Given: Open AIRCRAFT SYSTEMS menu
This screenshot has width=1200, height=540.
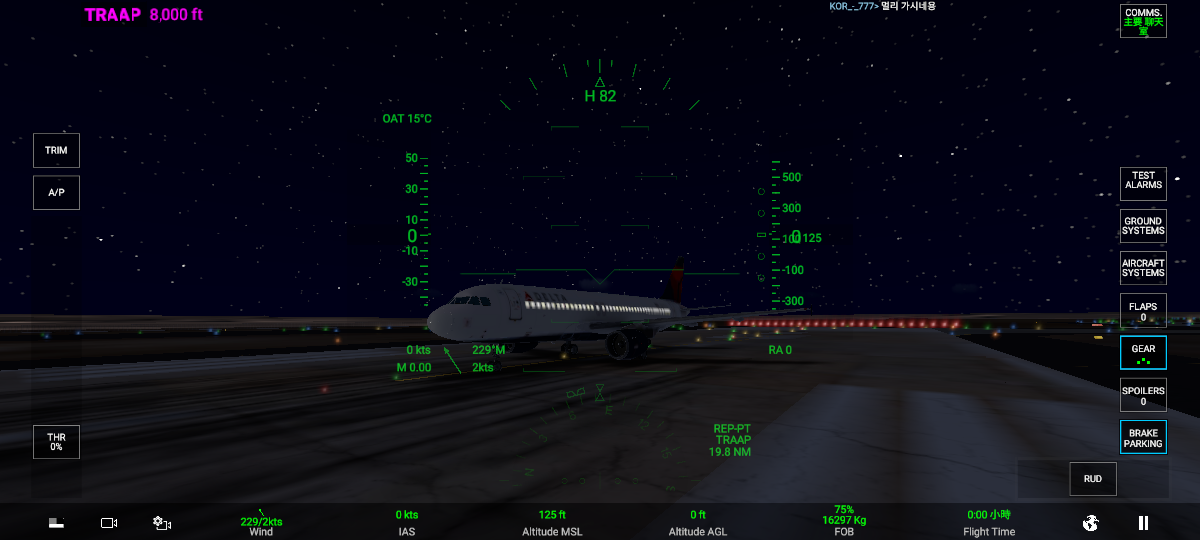Looking at the screenshot, I should click(x=1143, y=268).
